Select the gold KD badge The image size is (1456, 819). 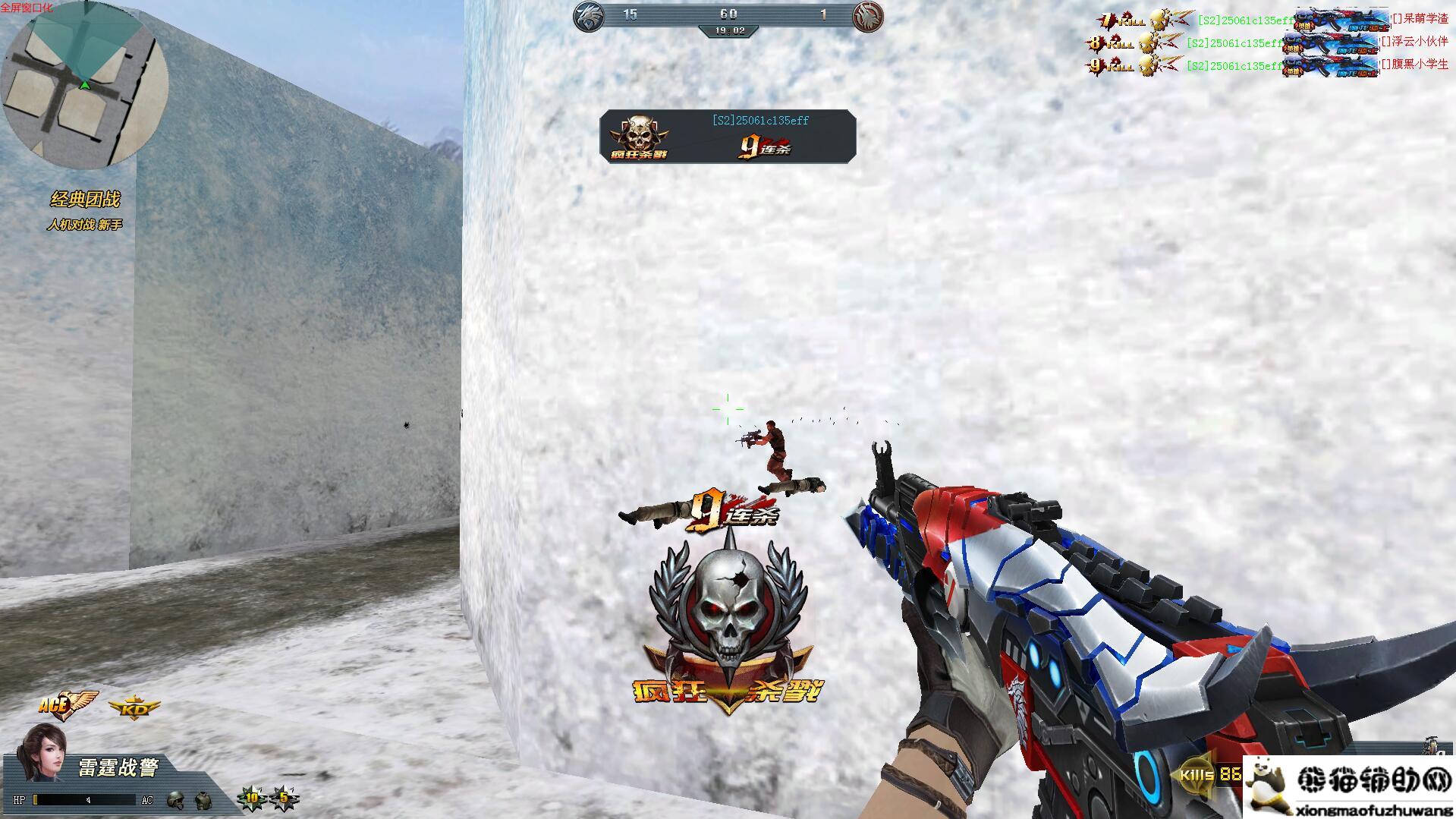point(134,709)
